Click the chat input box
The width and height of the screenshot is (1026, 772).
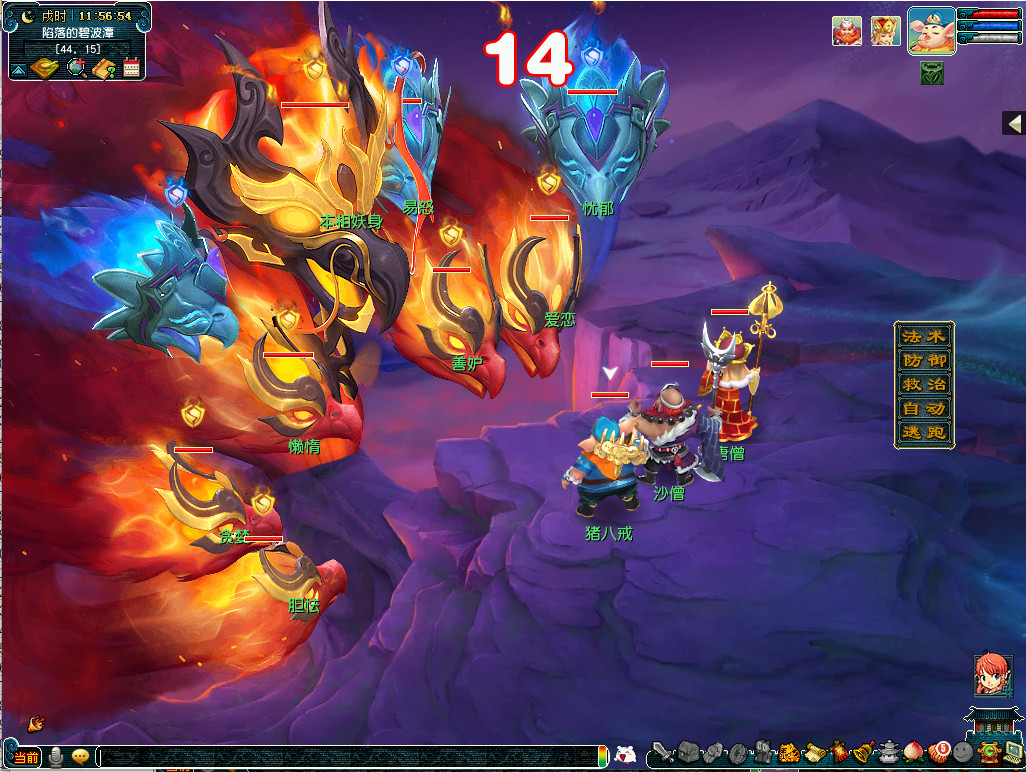coord(350,757)
